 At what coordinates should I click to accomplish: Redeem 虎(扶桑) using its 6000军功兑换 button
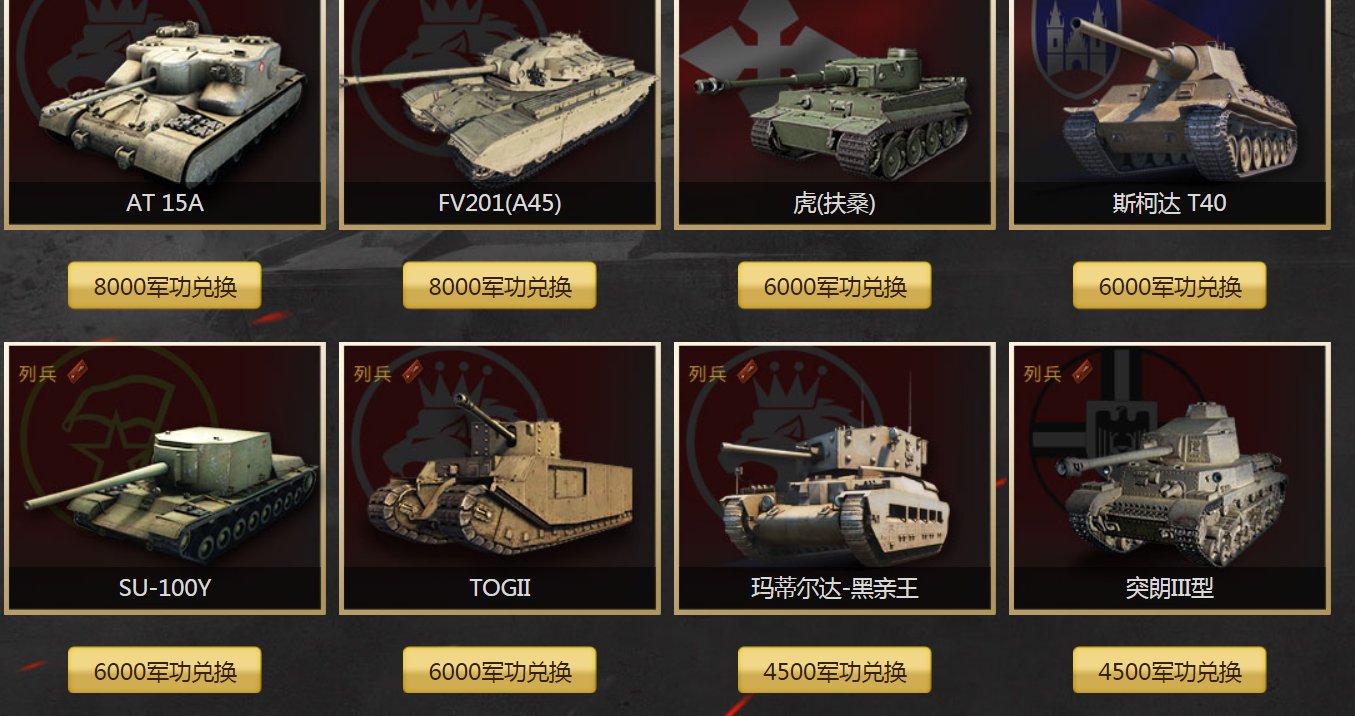834,287
